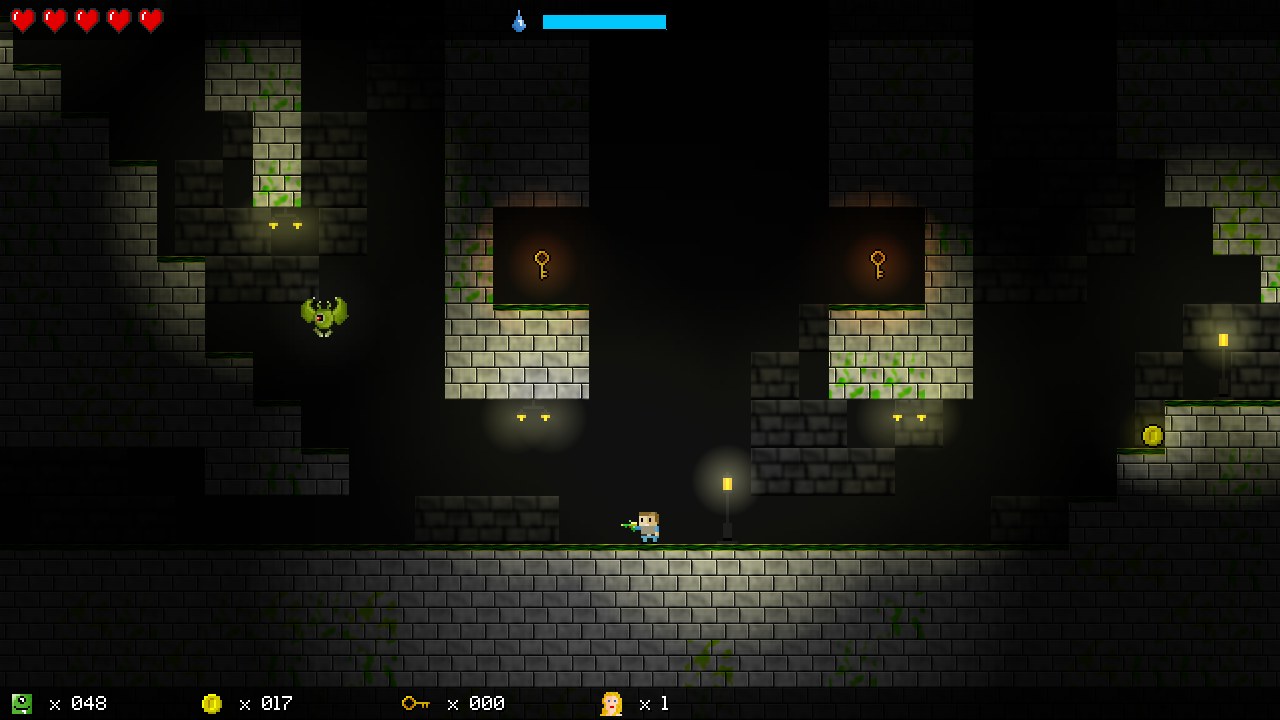Click the blue mana droplet icon
The image size is (1280, 720).
pyautogui.click(x=519, y=21)
